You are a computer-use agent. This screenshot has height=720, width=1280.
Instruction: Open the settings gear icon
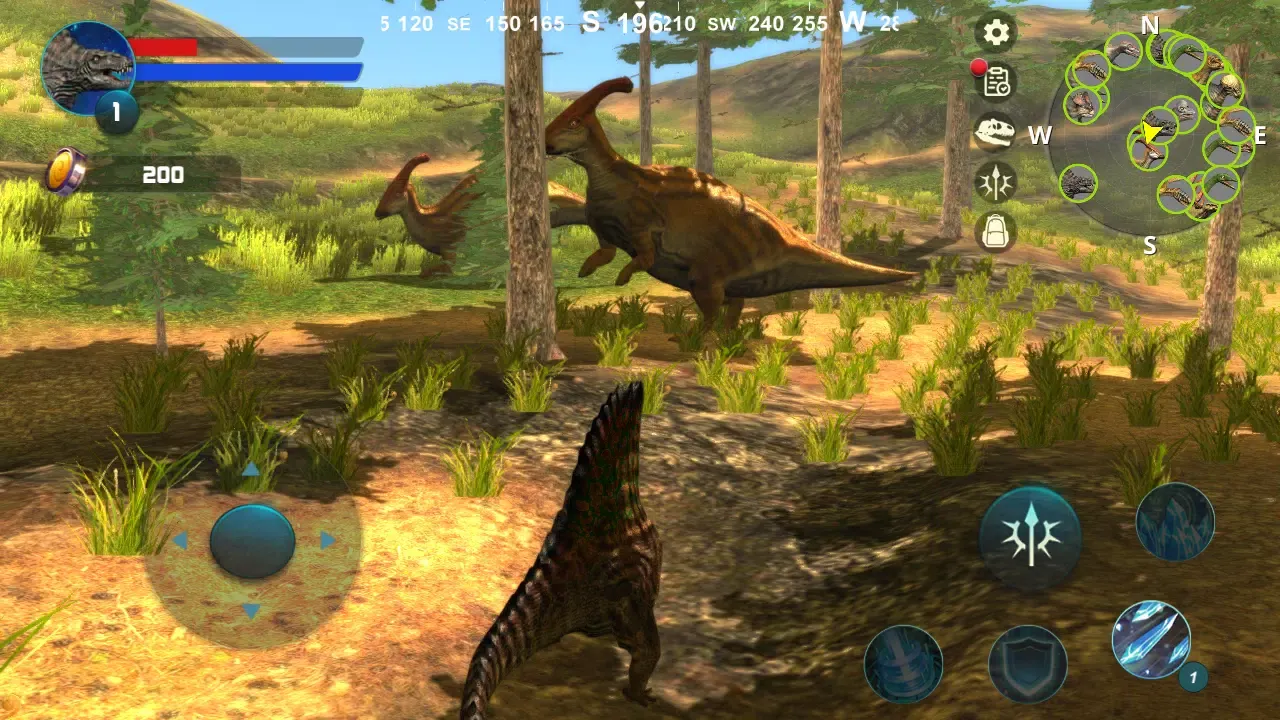click(995, 33)
